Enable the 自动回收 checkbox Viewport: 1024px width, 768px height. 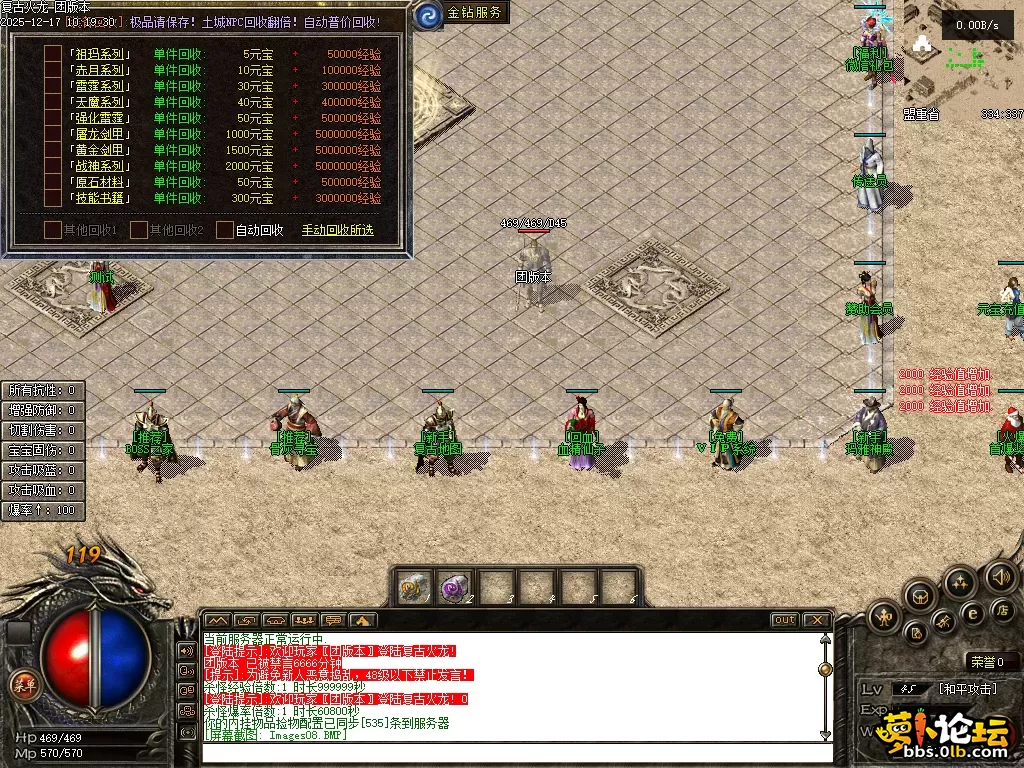(225, 230)
